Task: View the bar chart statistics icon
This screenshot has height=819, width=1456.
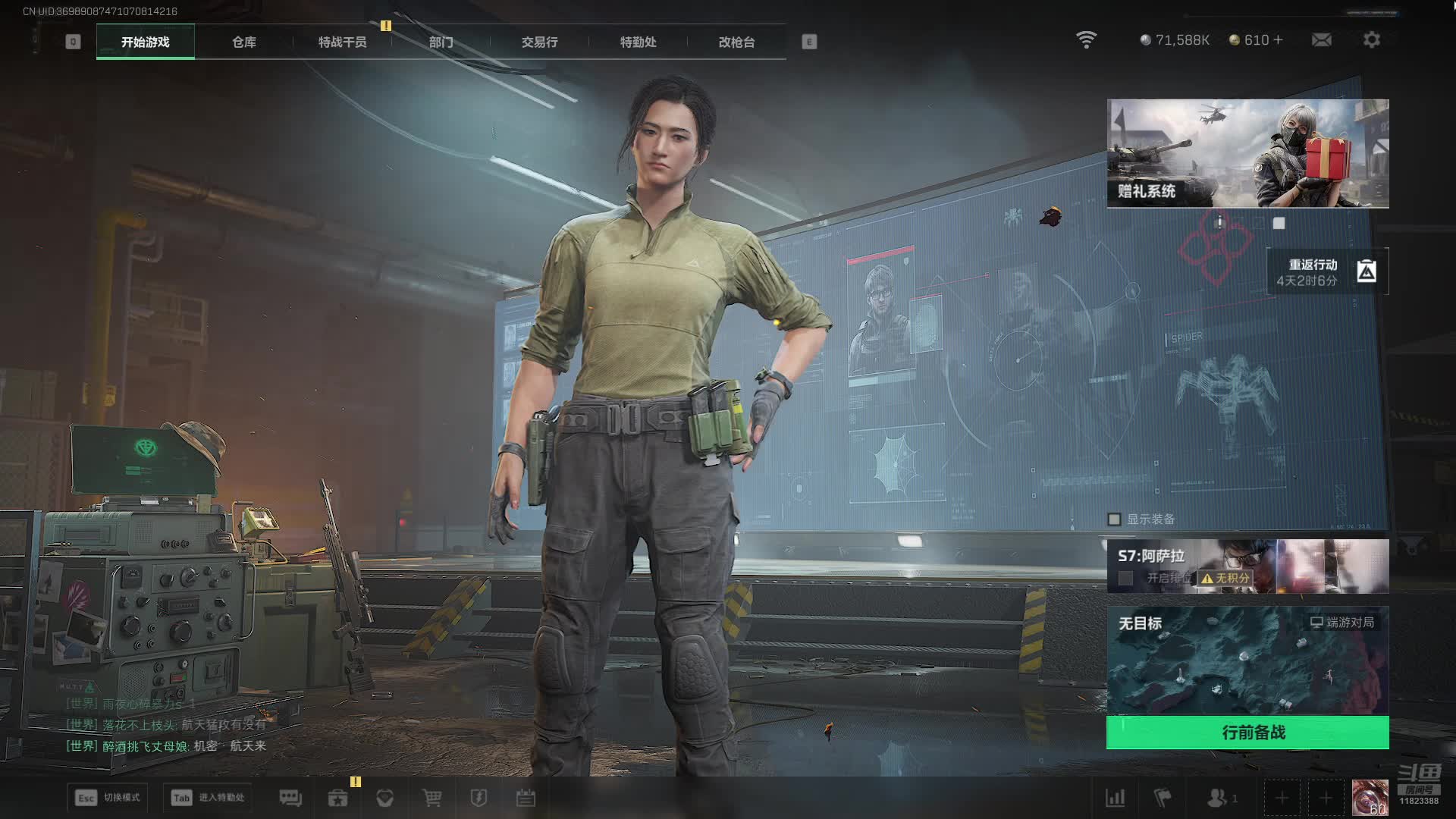Action: [x=1115, y=798]
